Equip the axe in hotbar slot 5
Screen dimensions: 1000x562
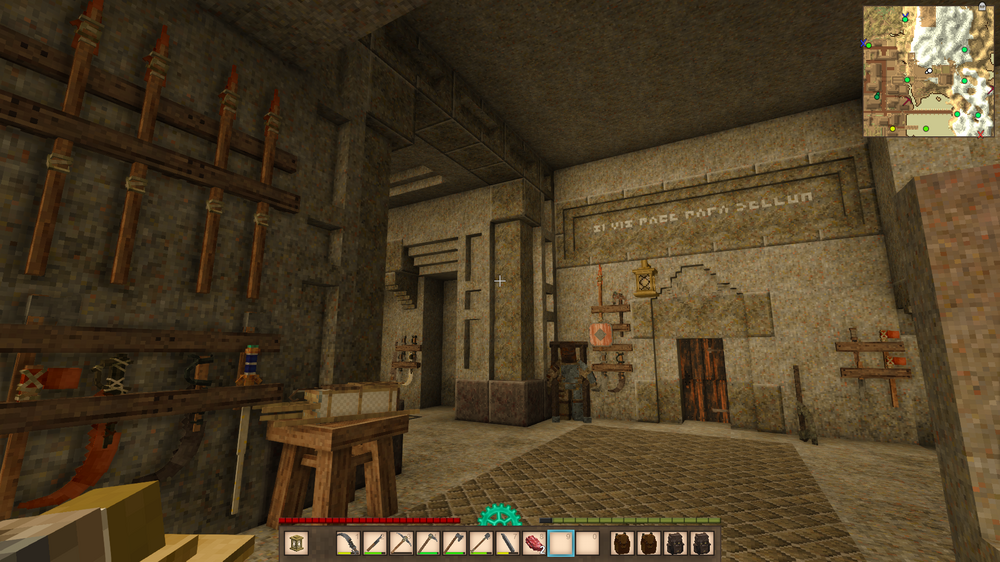coord(454,543)
